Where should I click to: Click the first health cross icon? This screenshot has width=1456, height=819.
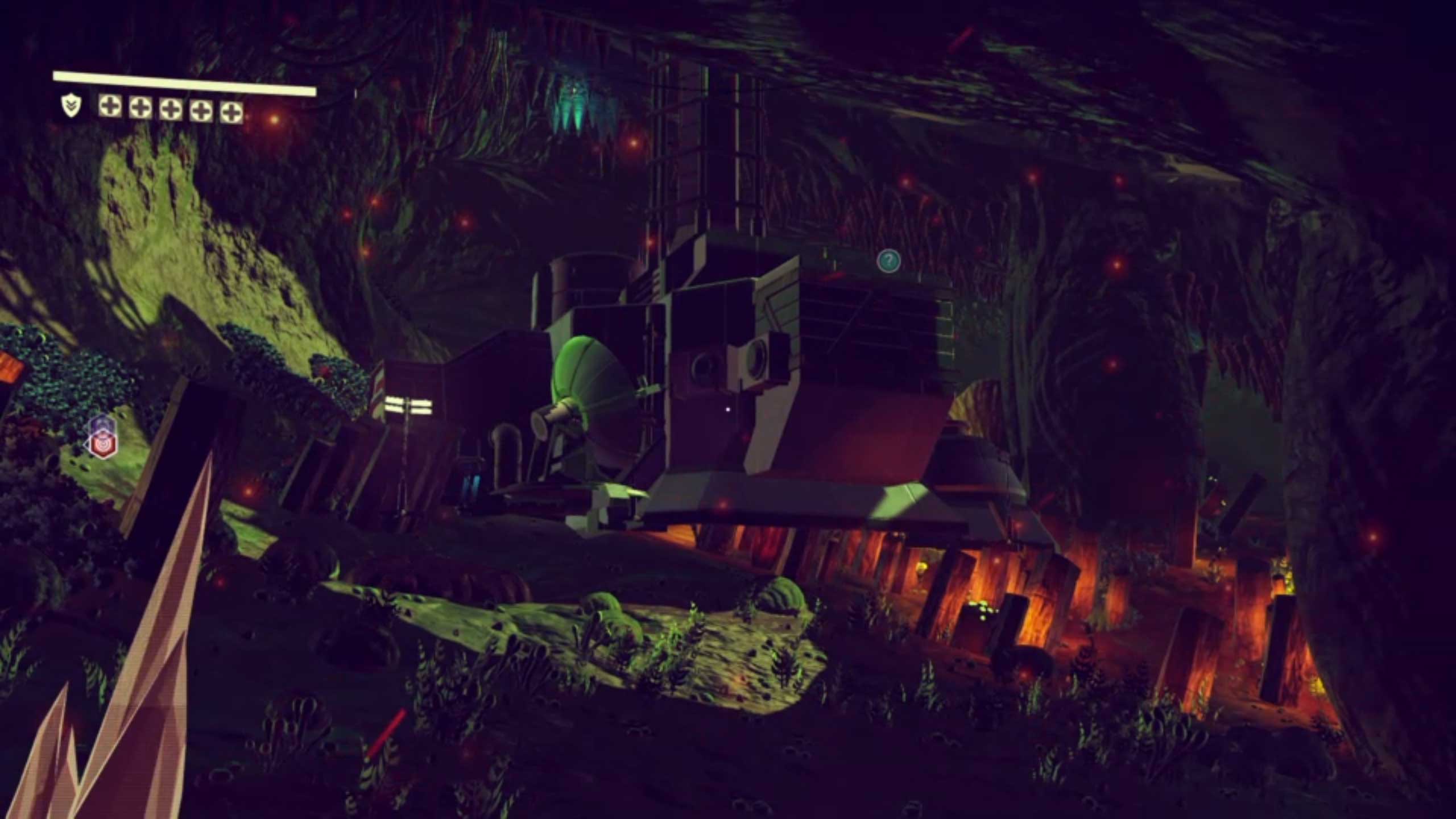point(110,107)
